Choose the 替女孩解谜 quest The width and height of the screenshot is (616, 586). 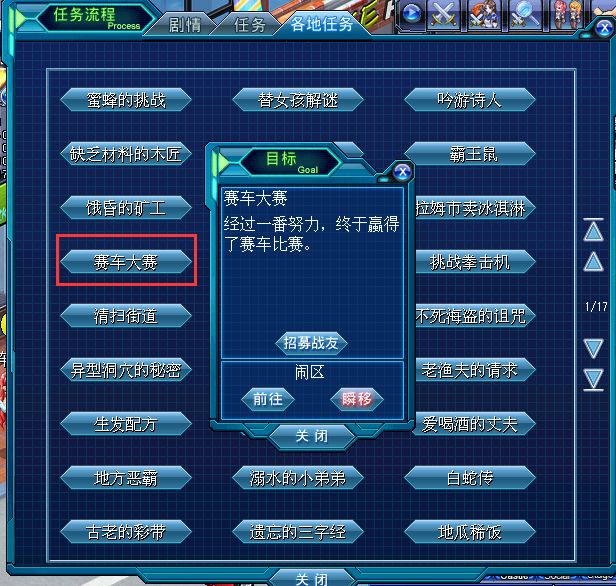tap(297, 100)
